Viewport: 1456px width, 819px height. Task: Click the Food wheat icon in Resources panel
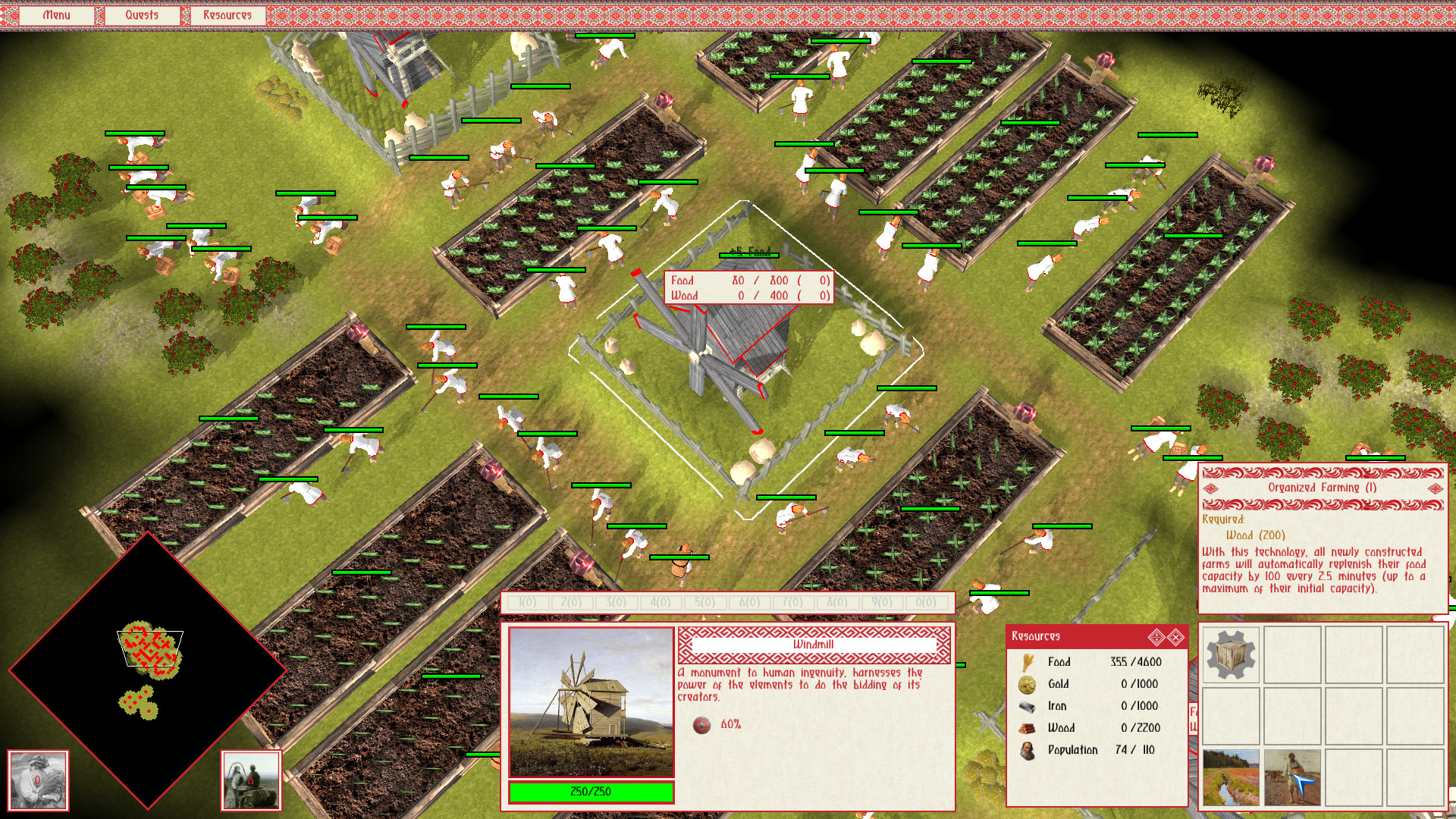click(1027, 662)
